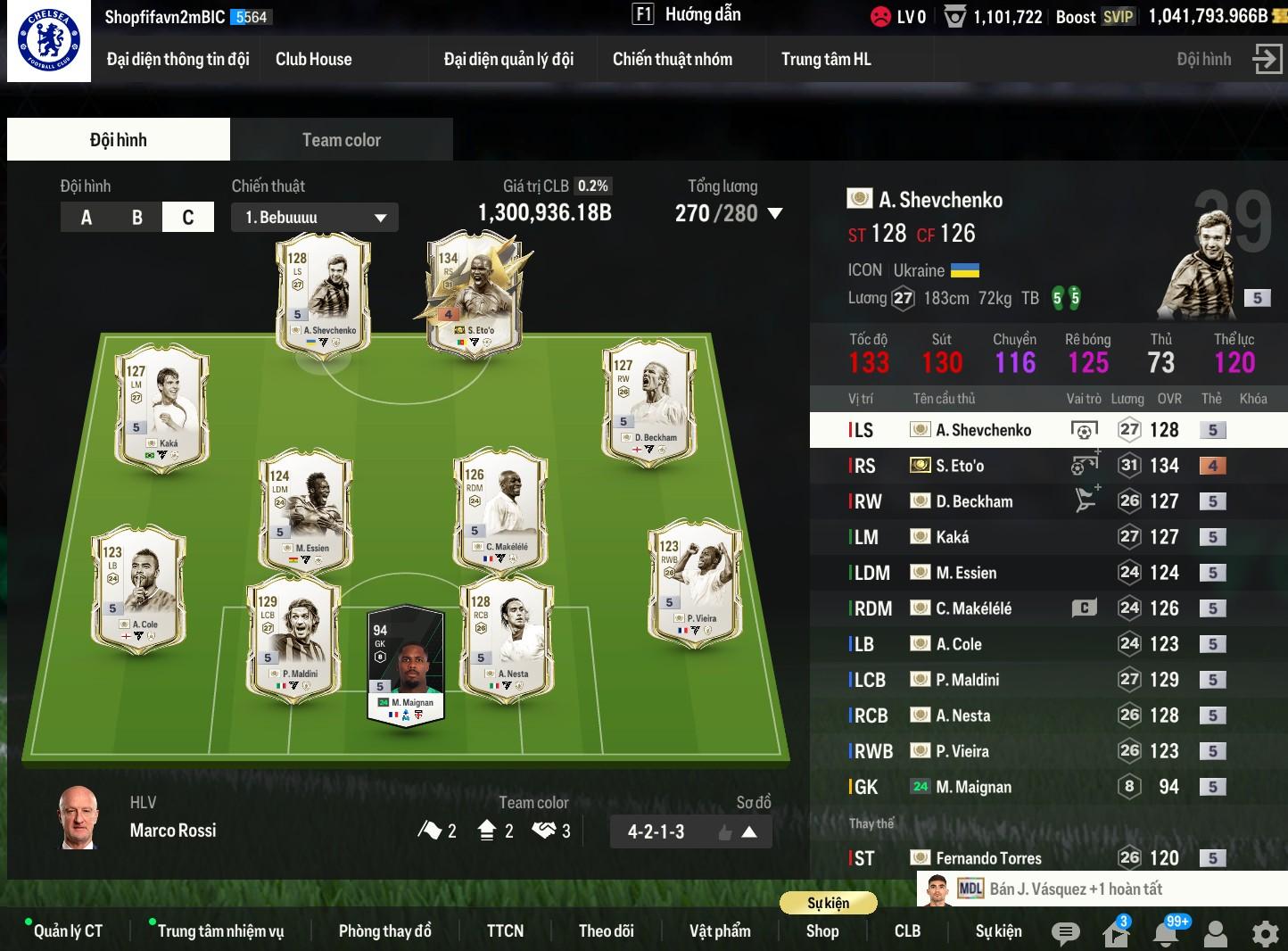Go to Chiến thuật nhóm menu
1288x951 pixels.
click(x=672, y=60)
